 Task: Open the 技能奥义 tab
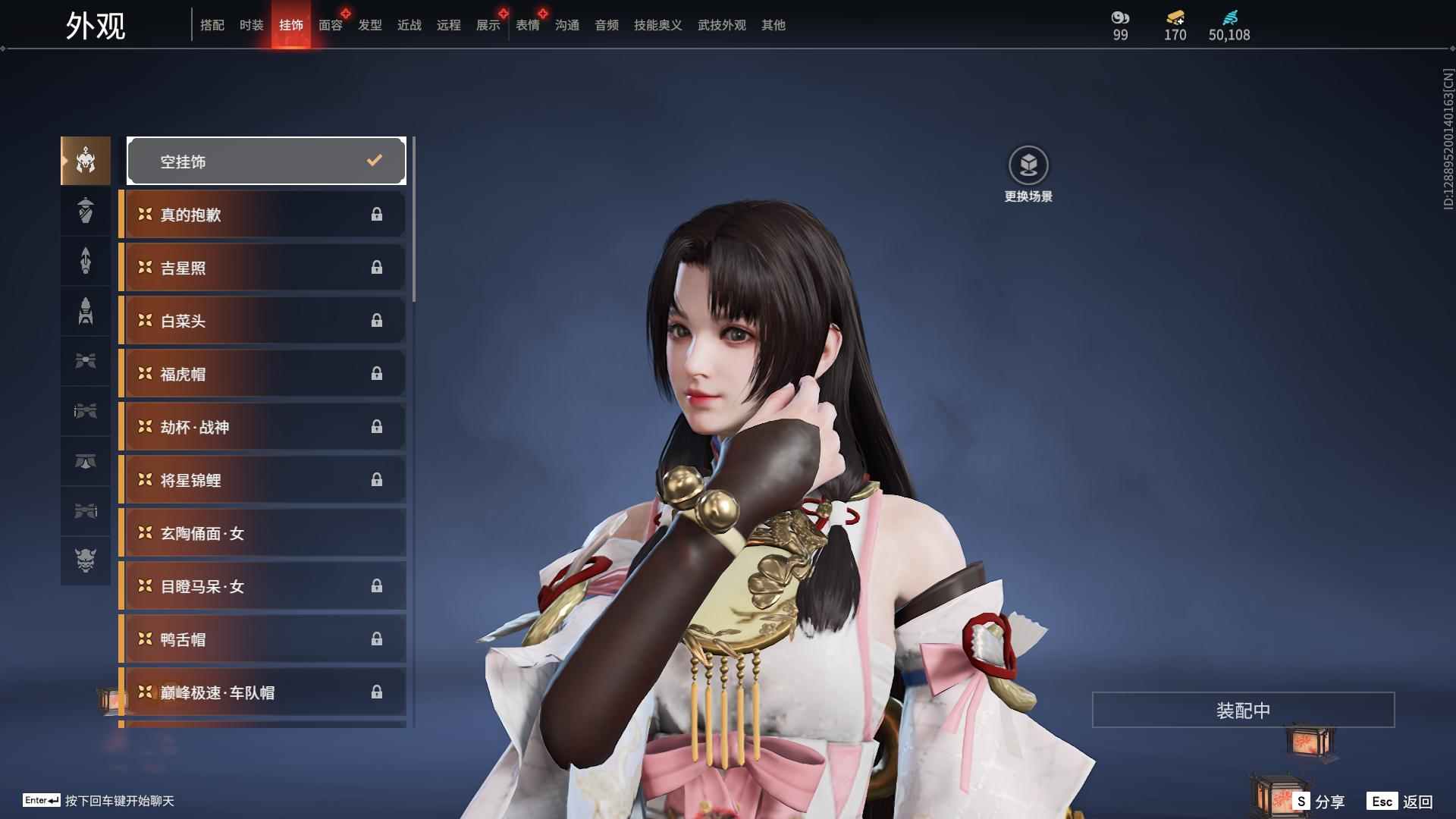657,25
